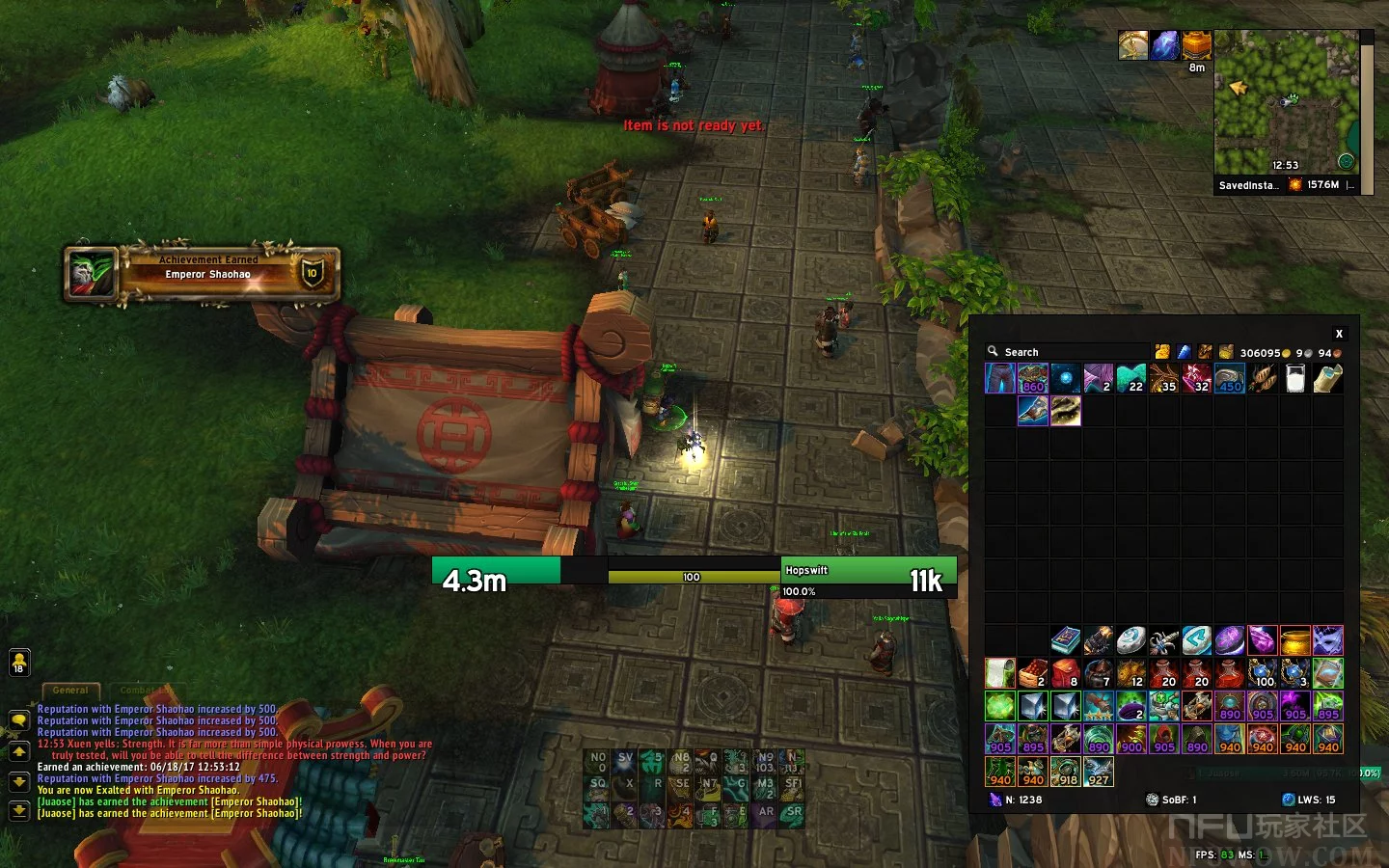Click the blue spellbook item in bag

(x=1066, y=640)
